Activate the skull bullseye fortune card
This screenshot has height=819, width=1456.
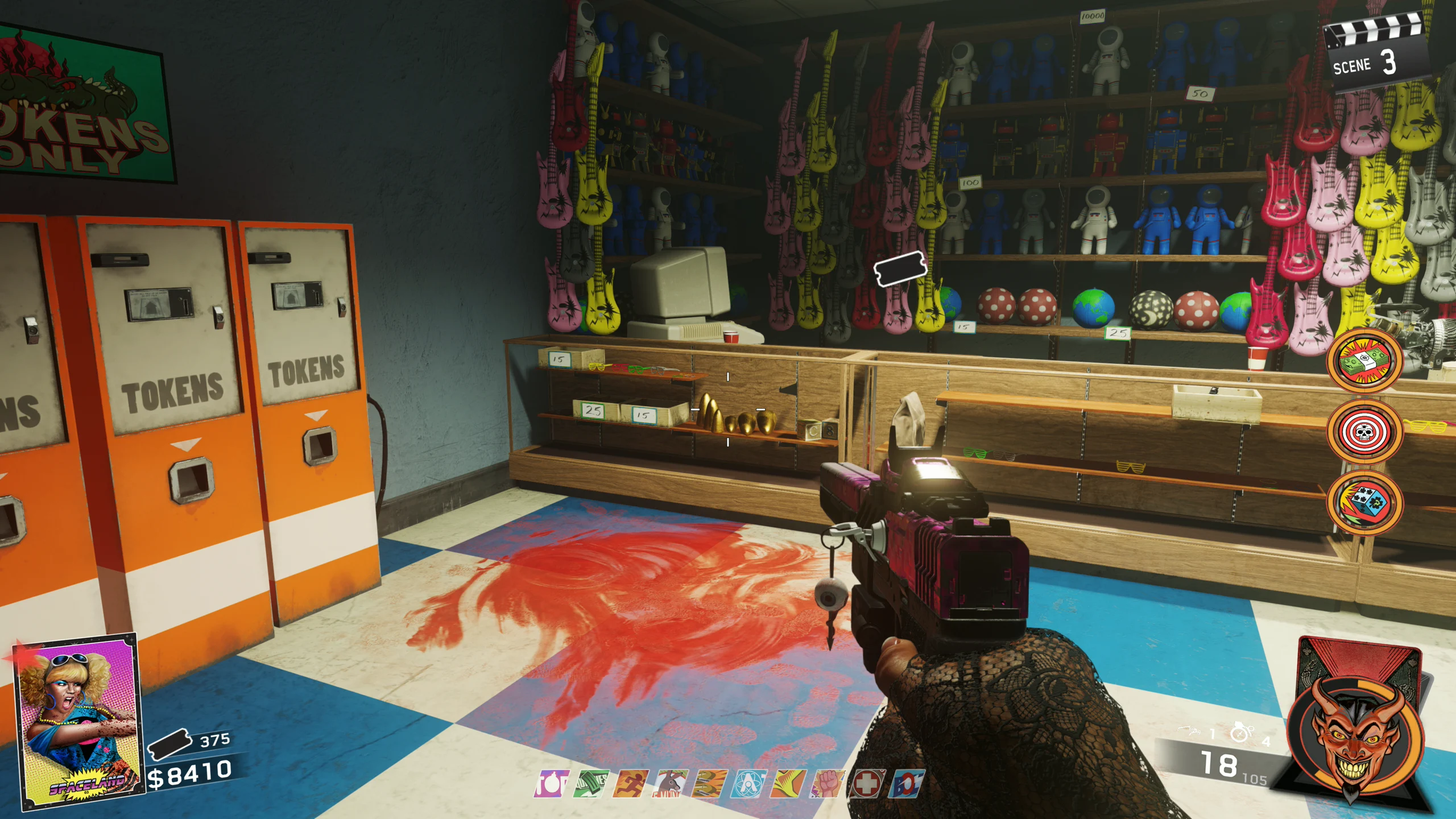tap(1365, 432)
